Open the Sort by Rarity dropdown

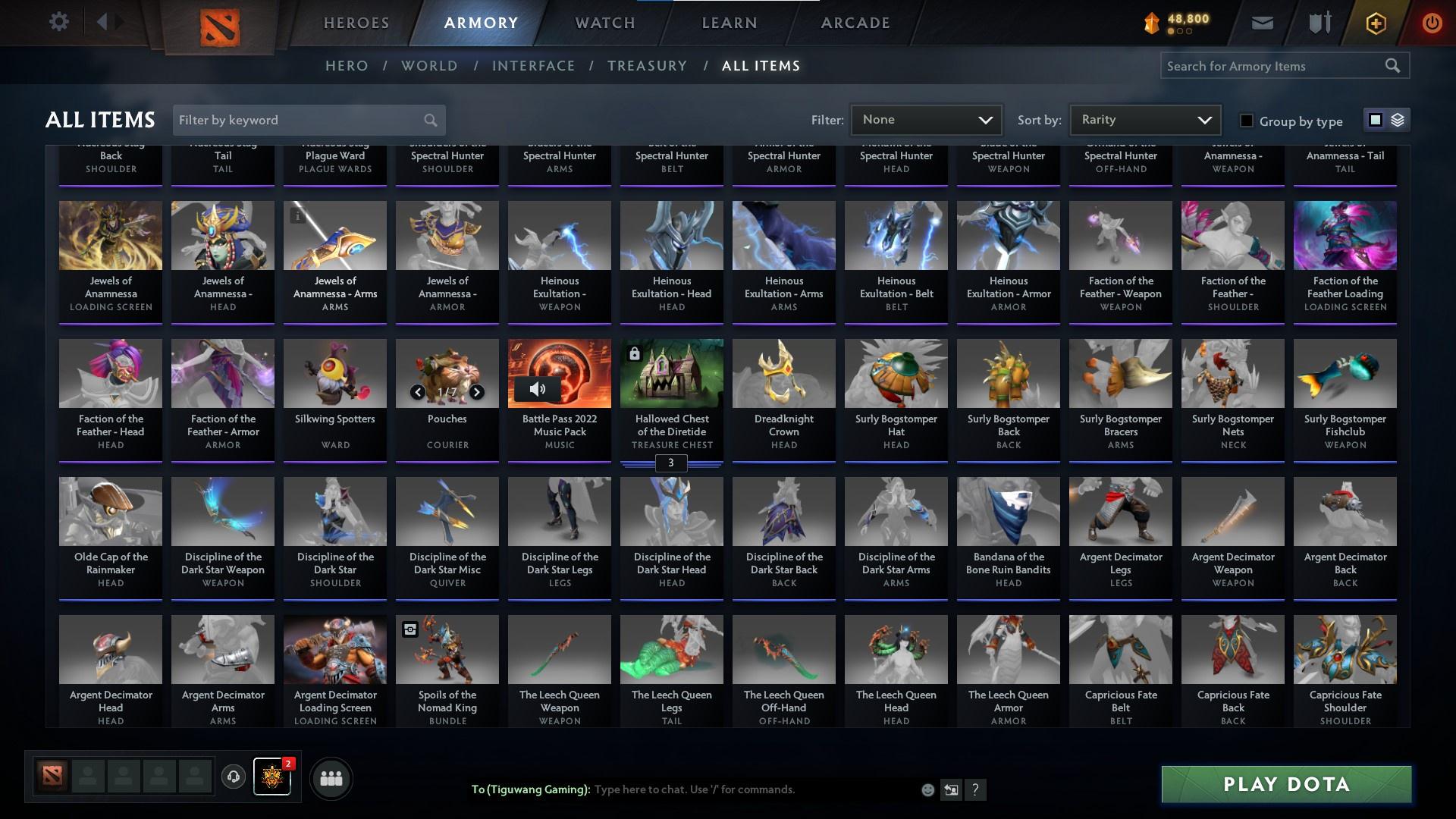point(1144,119)
